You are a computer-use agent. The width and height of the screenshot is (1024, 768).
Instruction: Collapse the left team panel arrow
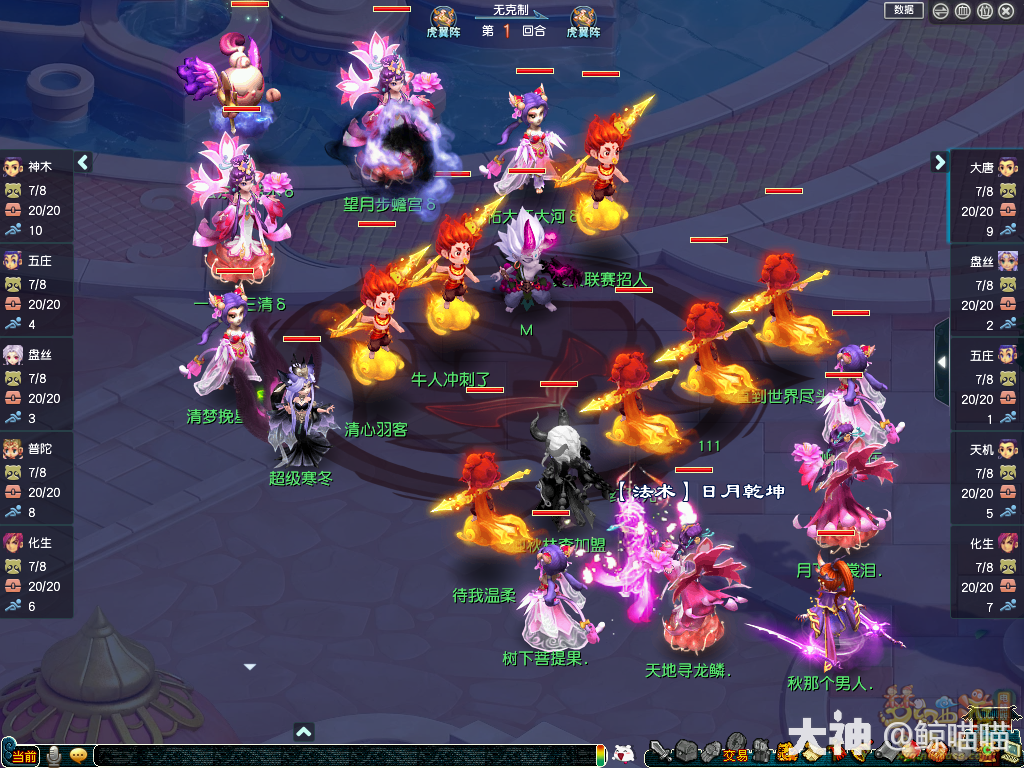[84, 162]
